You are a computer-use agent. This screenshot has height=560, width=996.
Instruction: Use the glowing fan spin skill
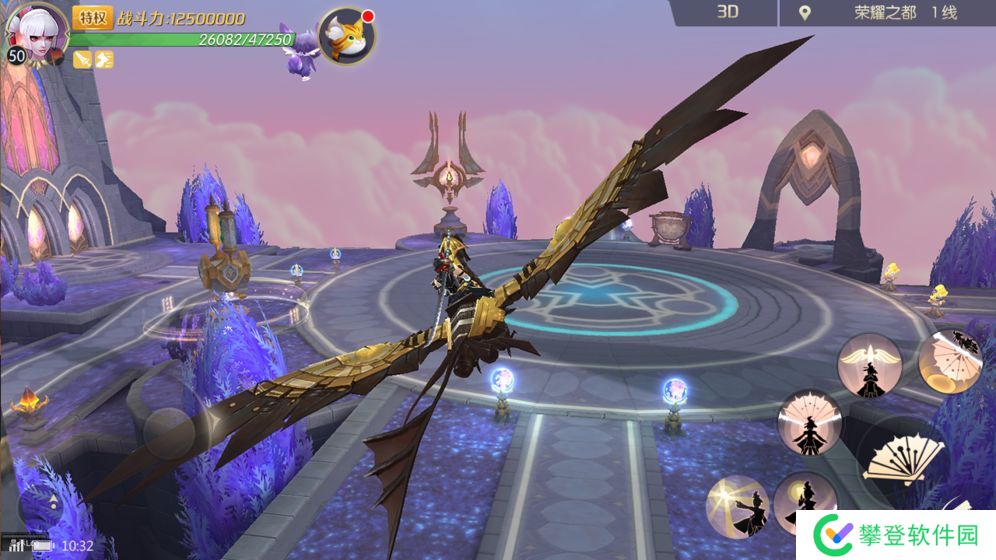click(949, 360)
